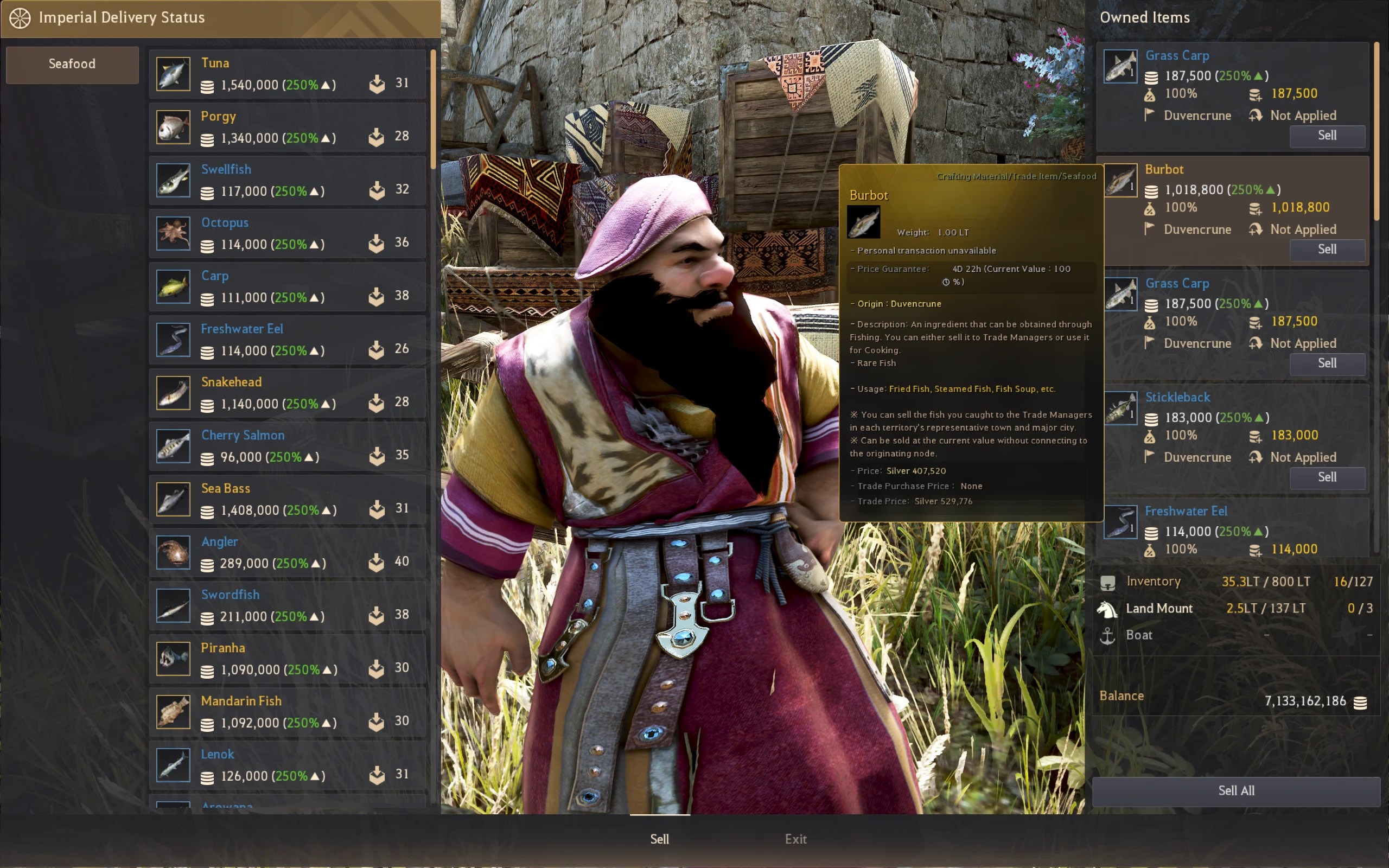Viewport: 1389px width, 868px height.
Task: Click the Imperial Delivery wheel icon
Action: click(x=21, y=17)
